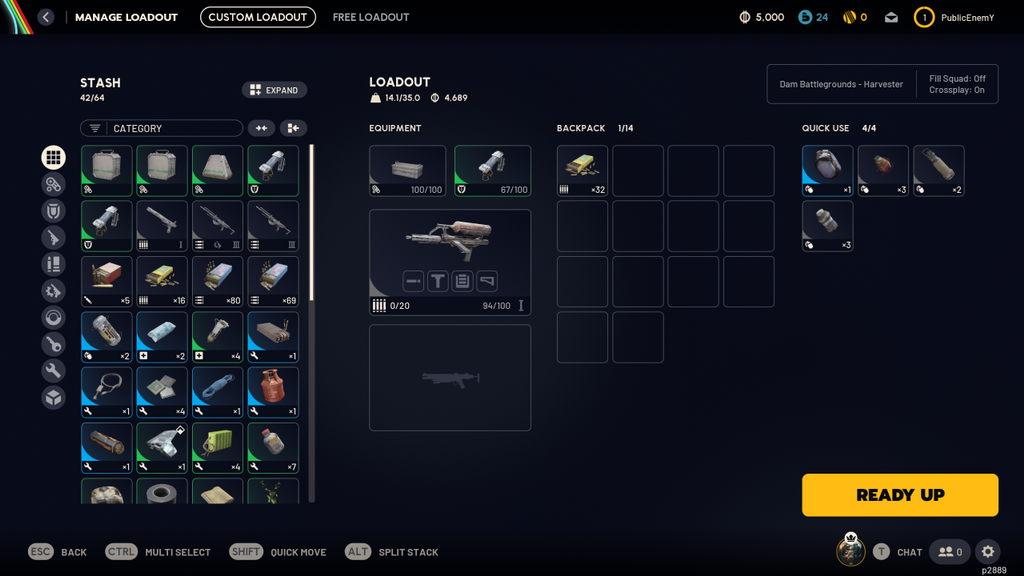Choose the red gas canister in the stash
This screenshot has width=1024, height=576.
click(273, 393)
